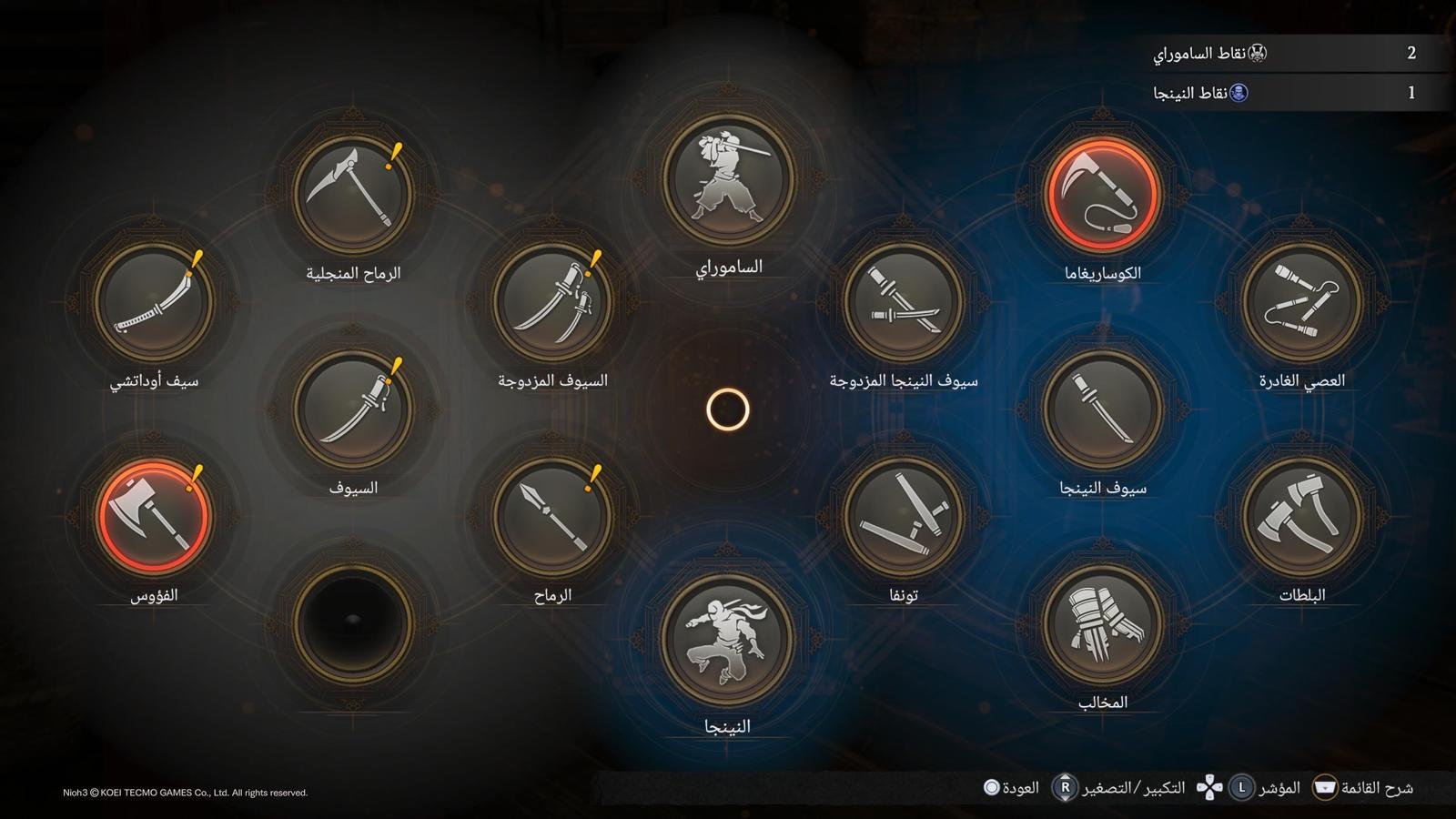Open the Odachi sword node
The height and width of the screenshot is (819, 1456).
click(154, 301)
